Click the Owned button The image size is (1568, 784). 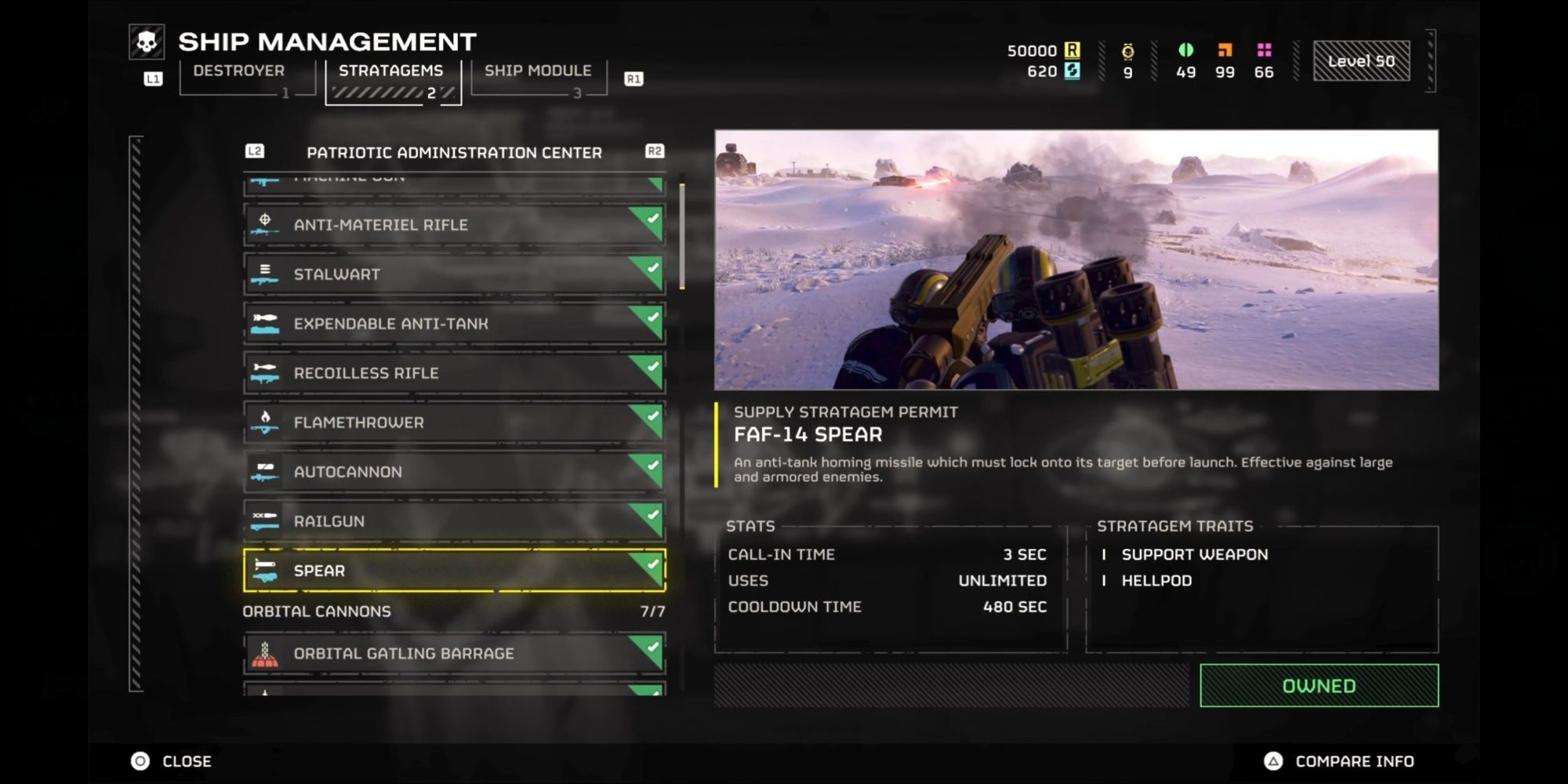[1318, 684]
